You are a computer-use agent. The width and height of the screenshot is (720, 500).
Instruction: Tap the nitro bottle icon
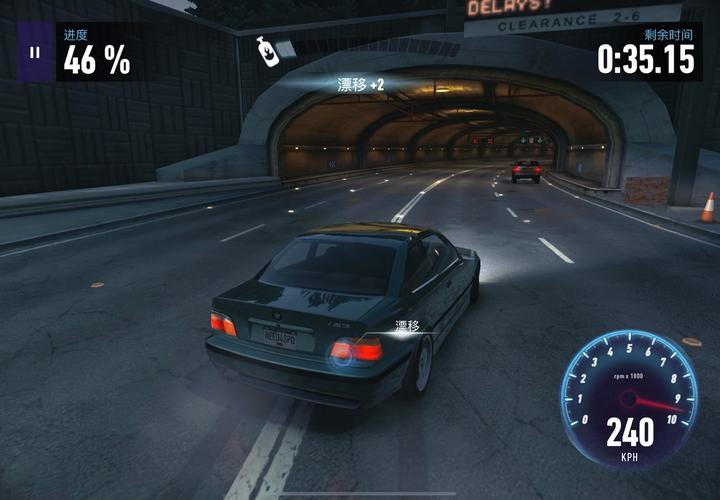(x=268, y=52)
